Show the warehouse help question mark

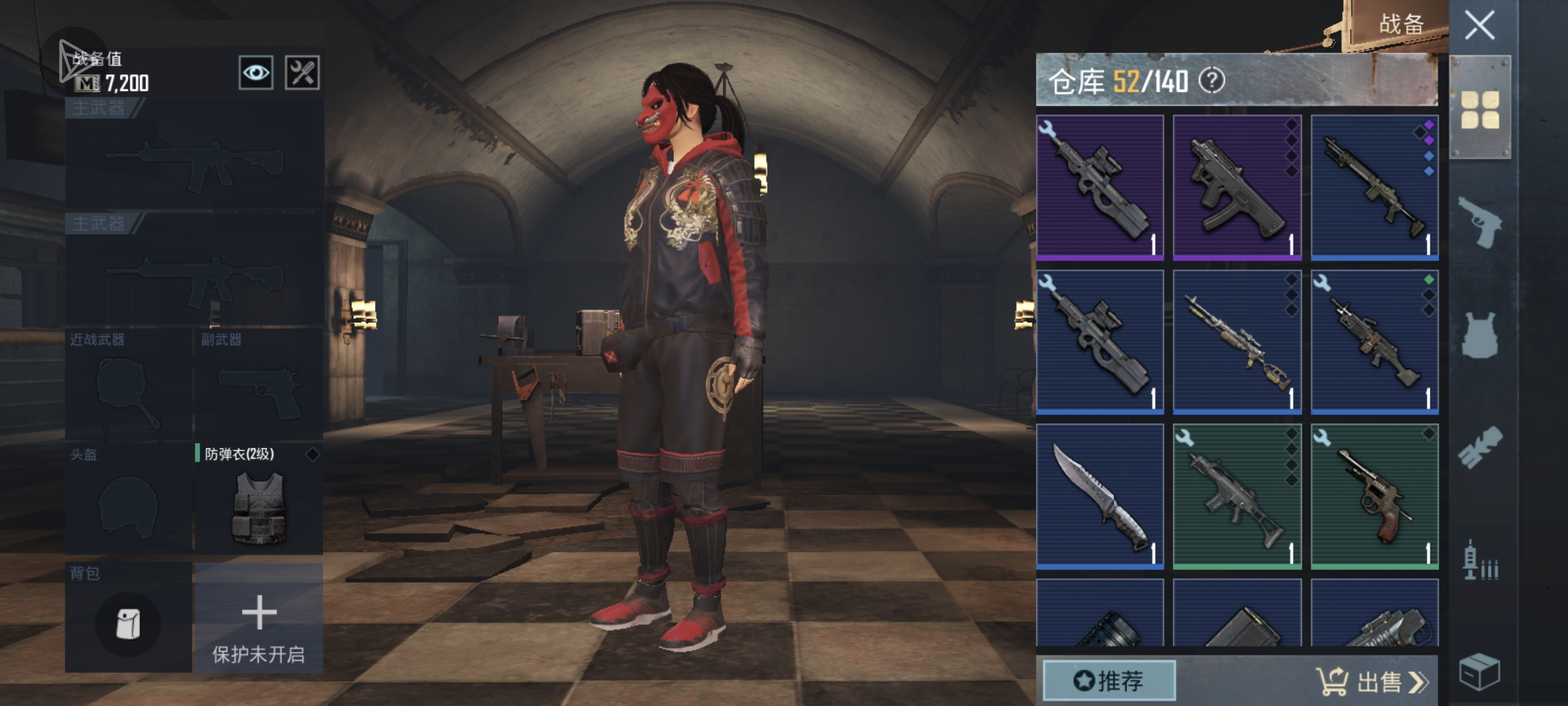tap(1212, 81)
